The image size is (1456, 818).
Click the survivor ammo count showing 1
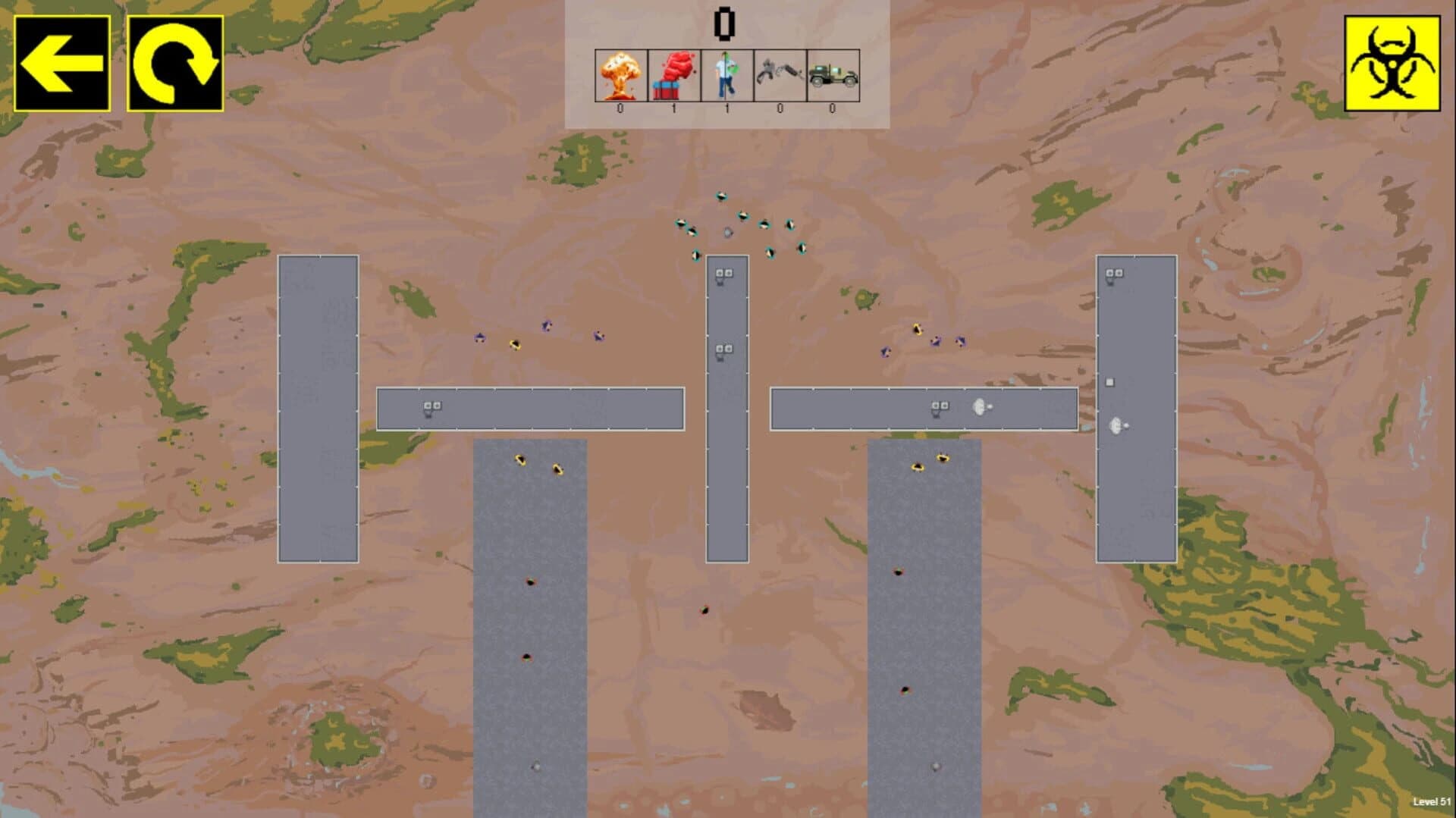point(725,108)
